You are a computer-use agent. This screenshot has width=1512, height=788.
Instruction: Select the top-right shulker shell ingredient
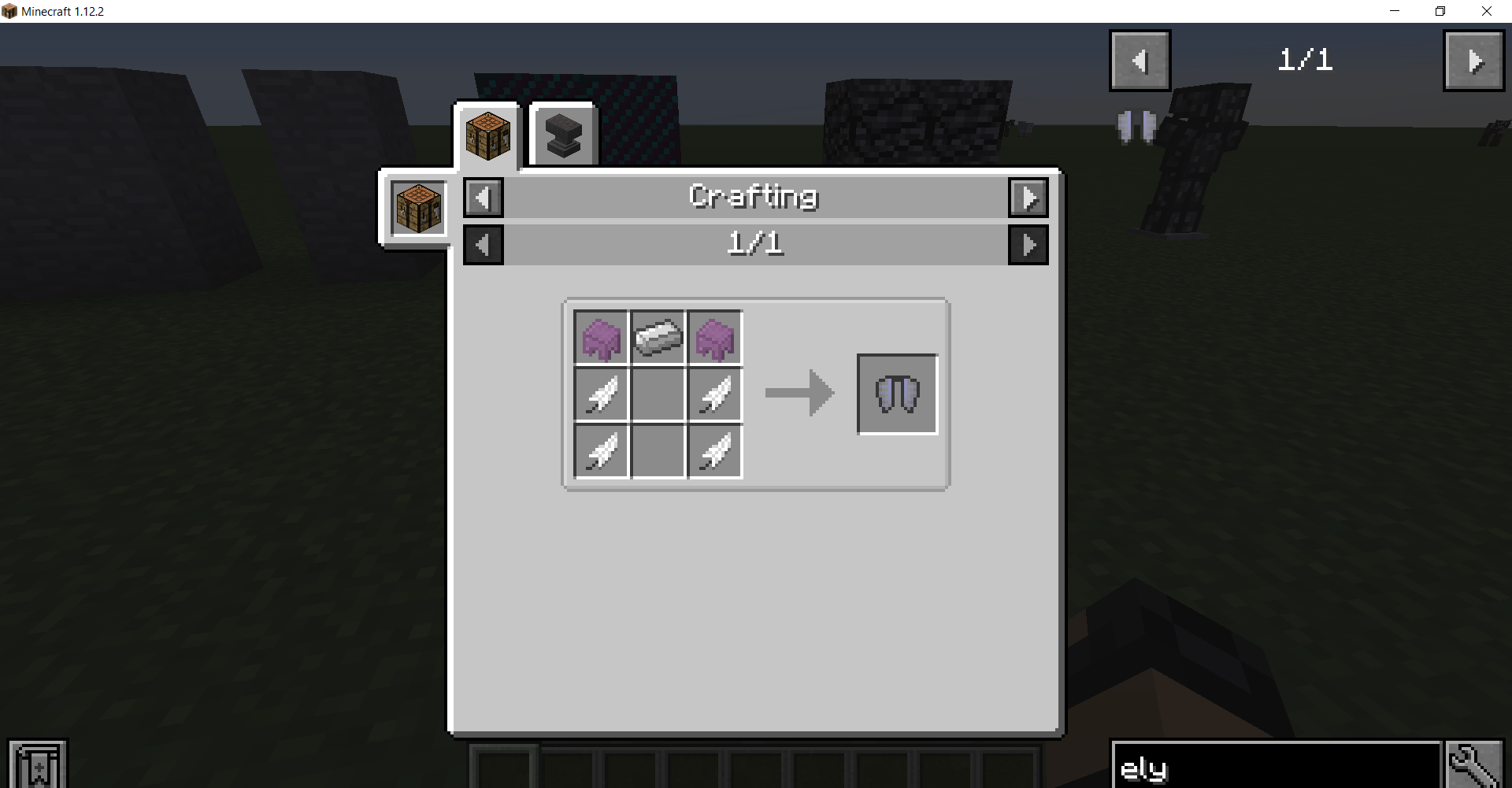[x=714, y=338]
